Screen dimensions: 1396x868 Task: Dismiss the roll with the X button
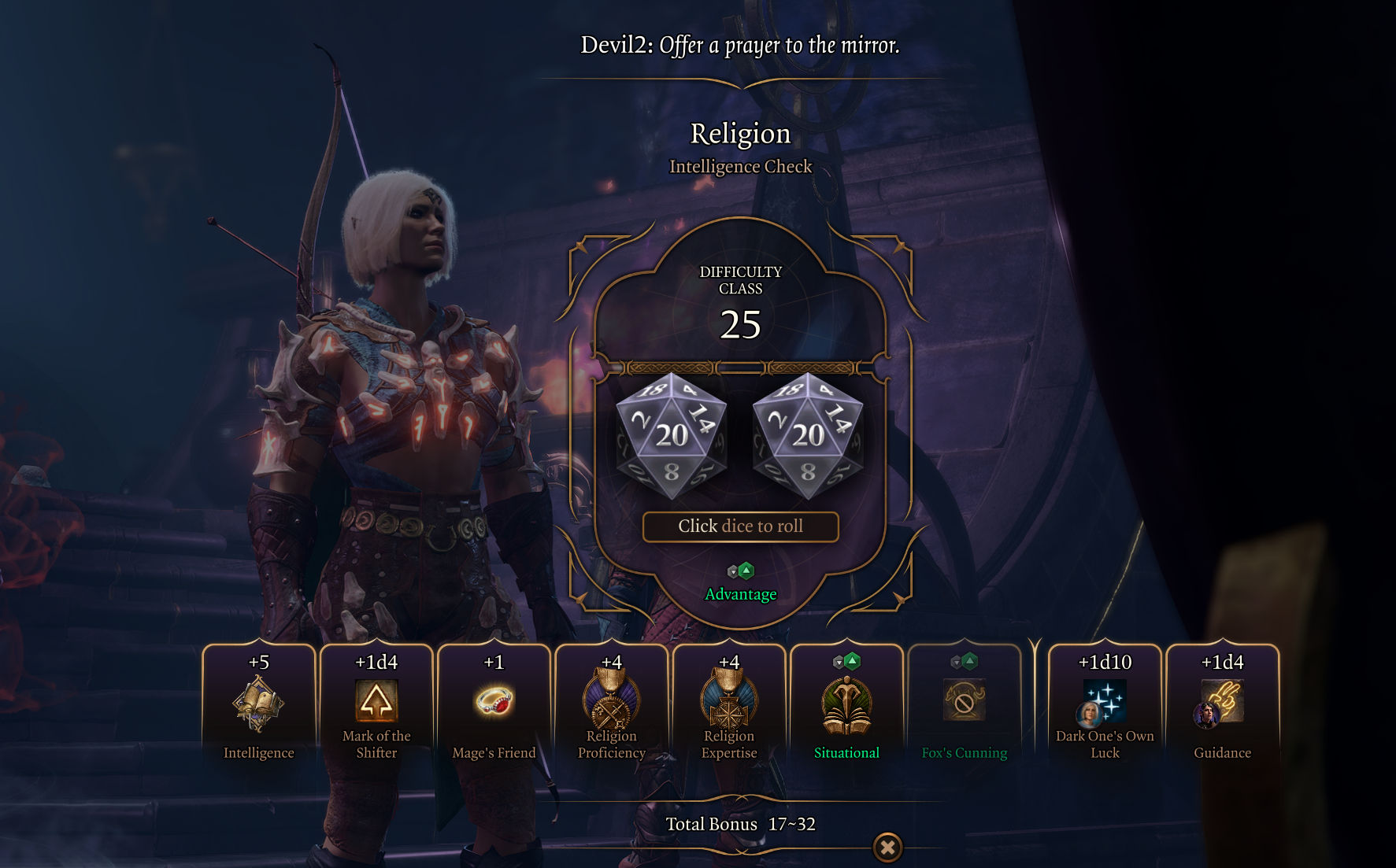pos(888,848)
